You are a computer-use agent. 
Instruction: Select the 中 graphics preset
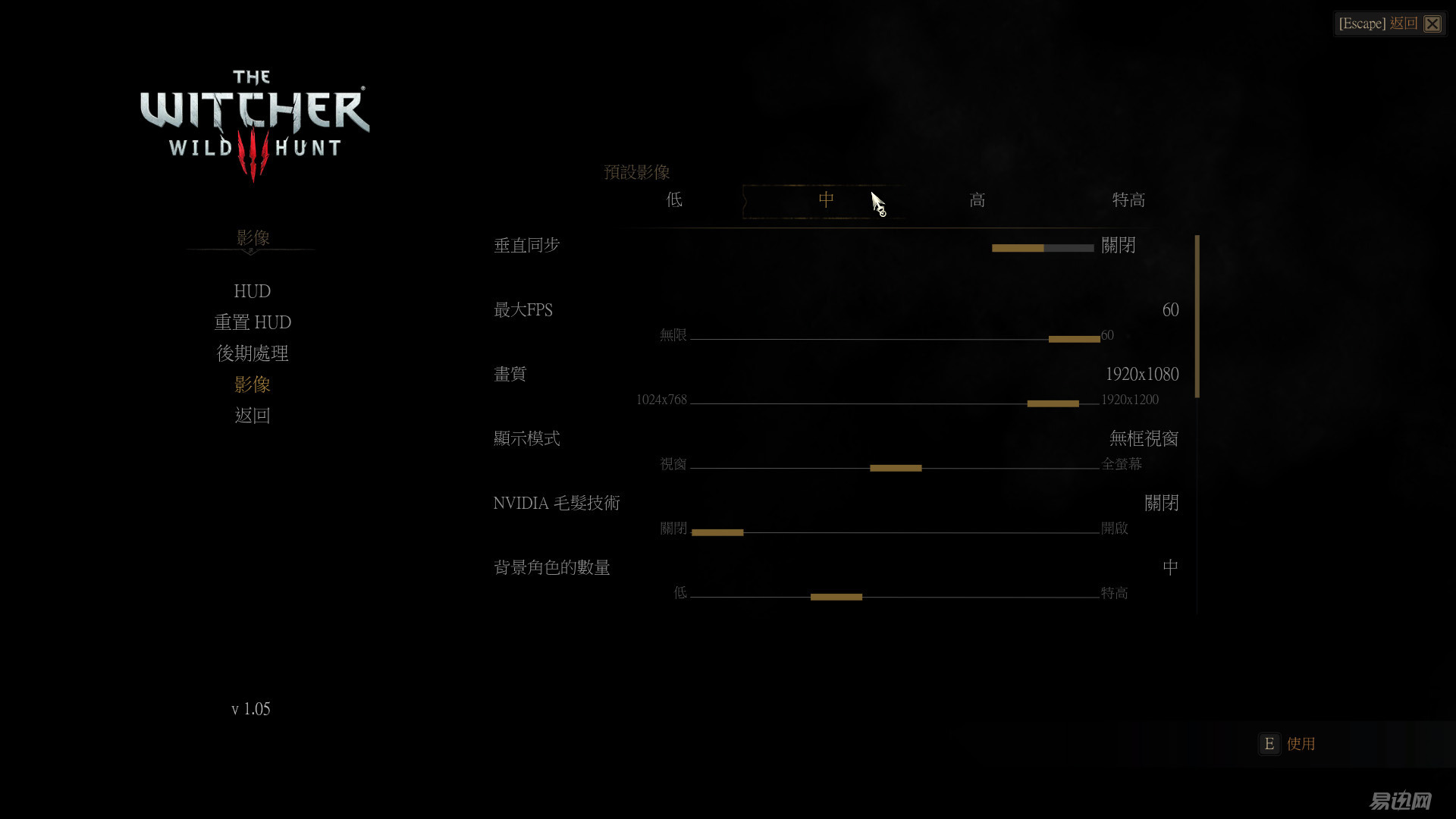click(827, 199)
